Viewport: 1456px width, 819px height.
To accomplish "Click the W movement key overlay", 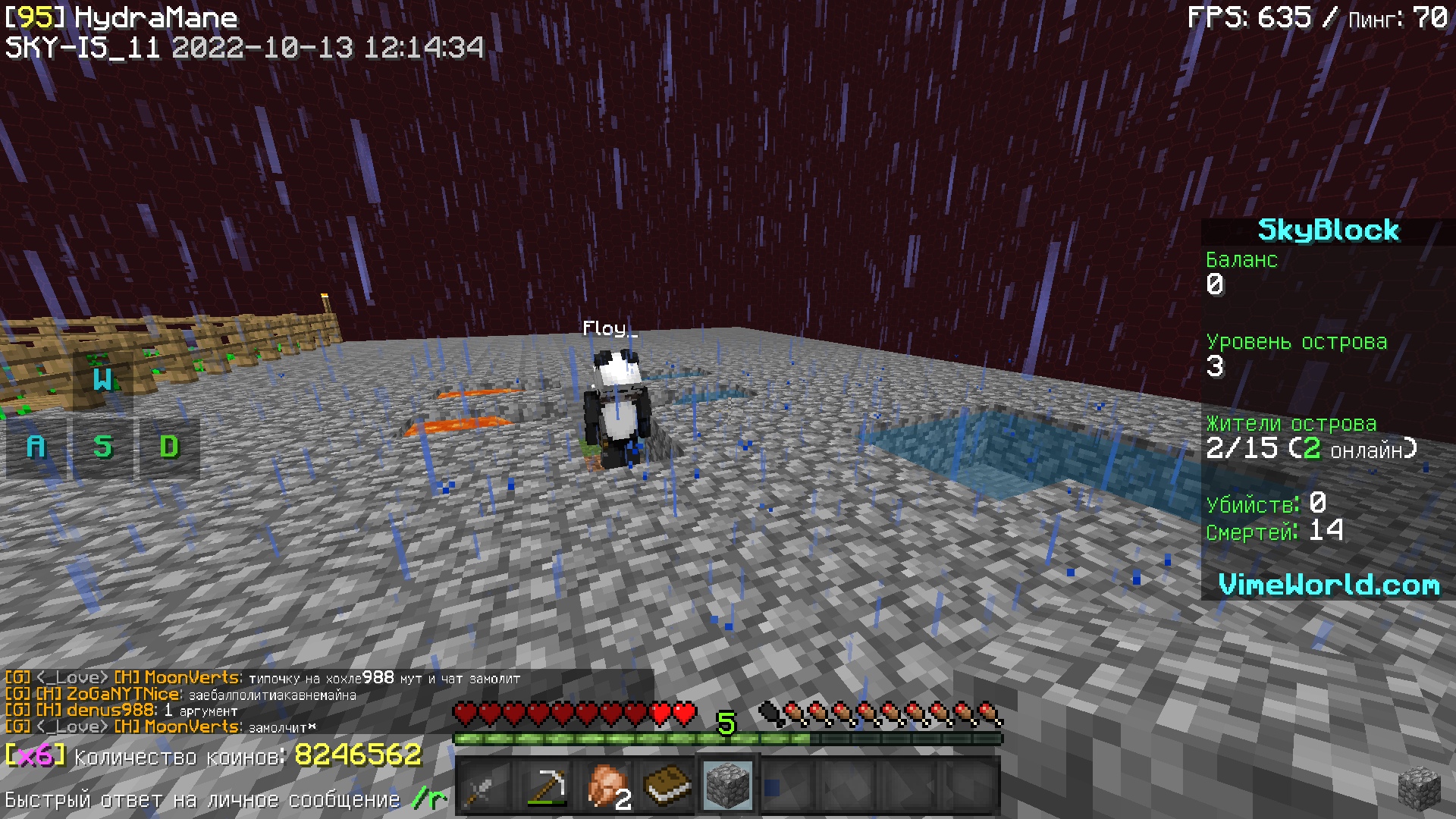I will (x=102, y=380).
